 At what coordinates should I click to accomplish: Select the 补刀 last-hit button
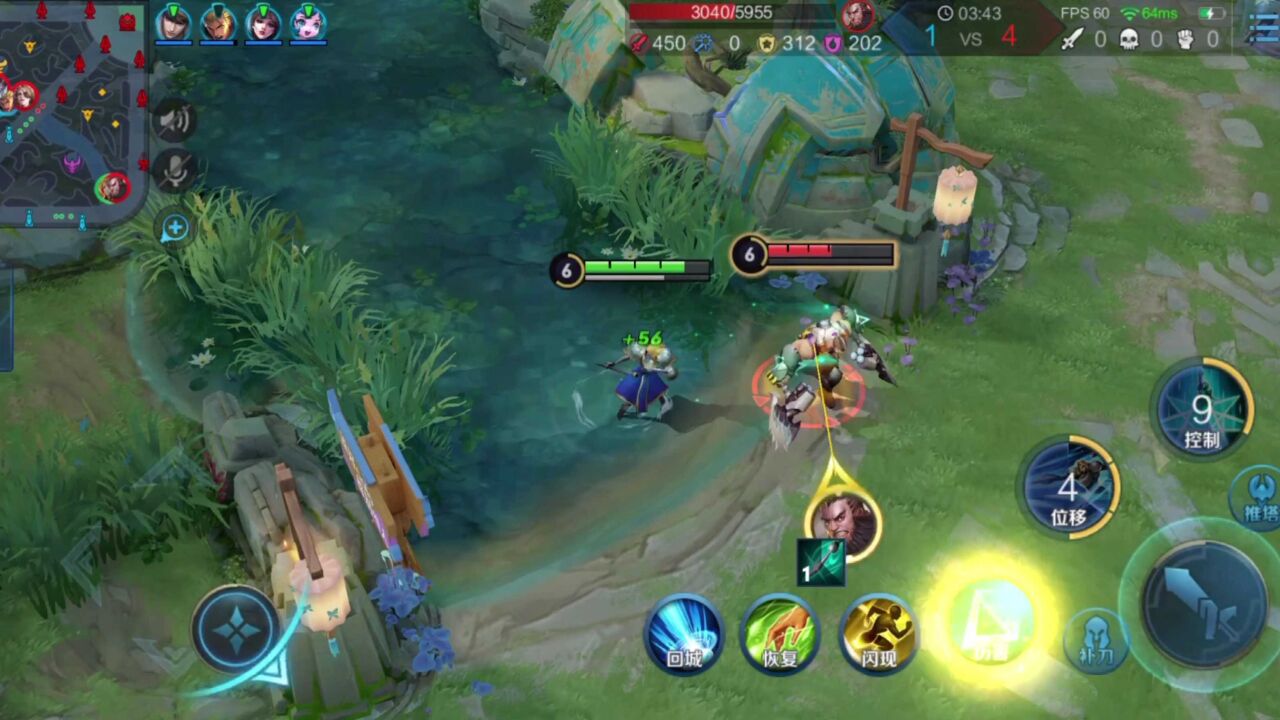(x=1095, y=640)
